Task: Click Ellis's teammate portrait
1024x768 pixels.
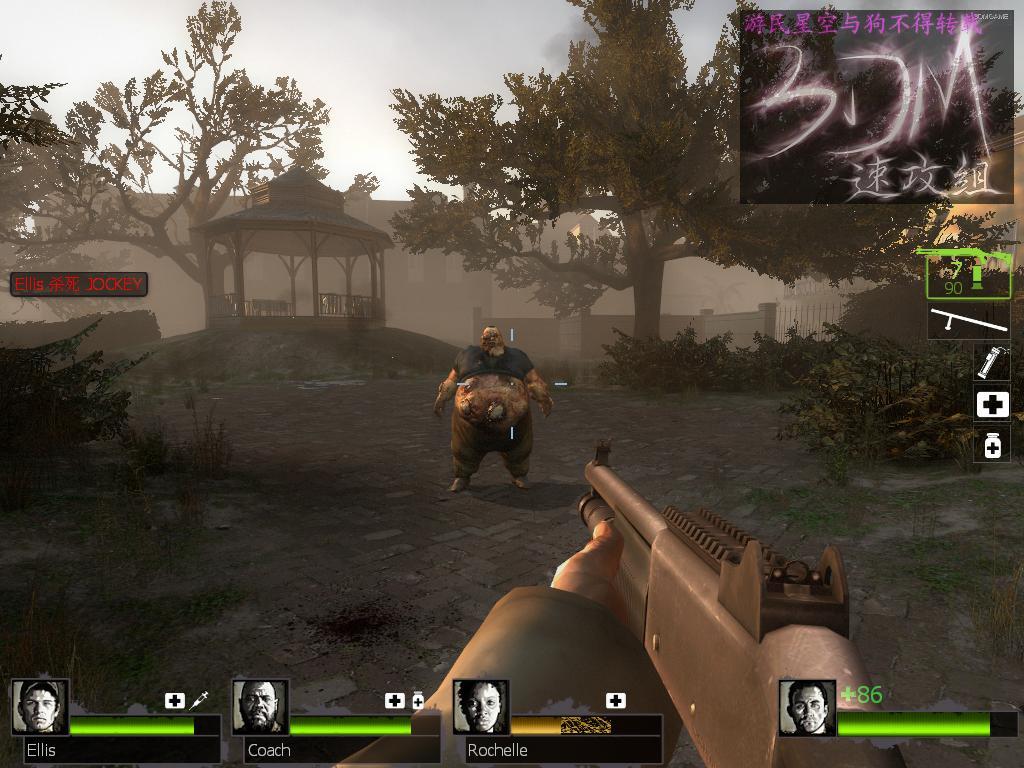Action: 40,707
